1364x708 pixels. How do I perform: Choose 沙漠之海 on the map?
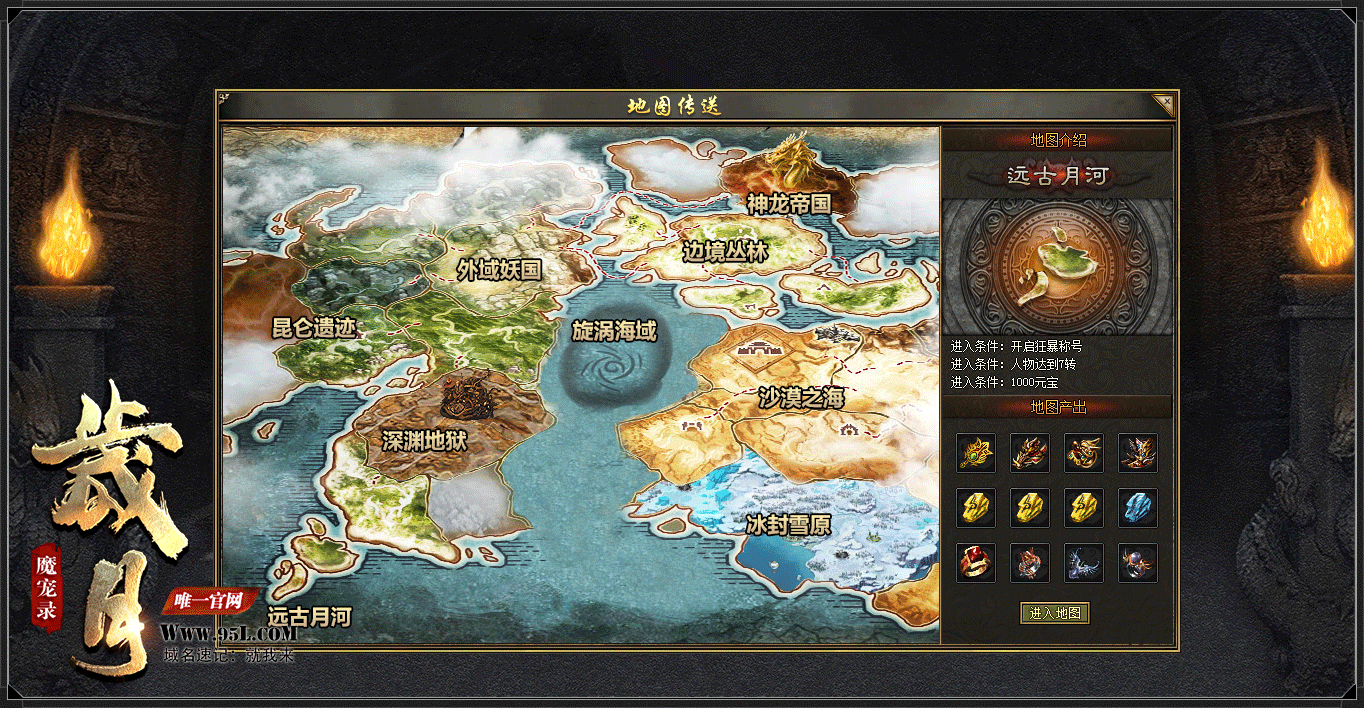point(801,398)
